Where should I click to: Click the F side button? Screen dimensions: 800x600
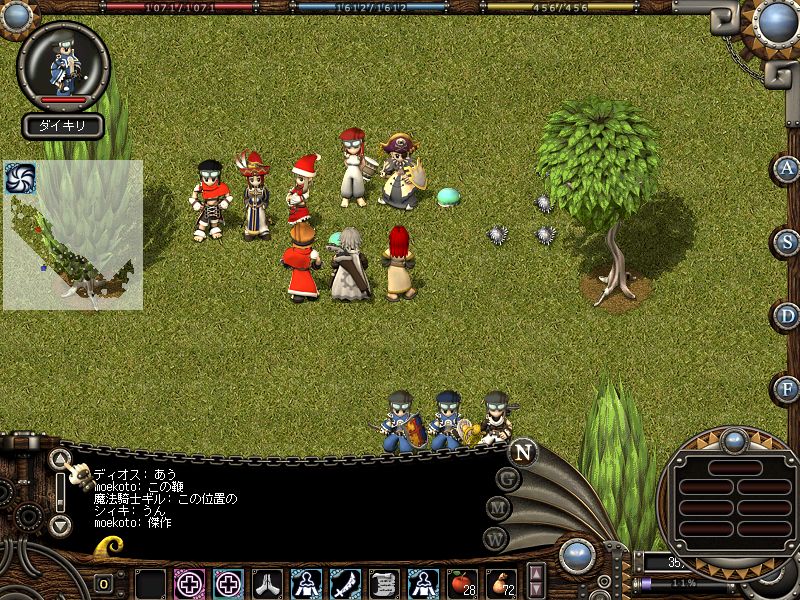tap(789, 388)
